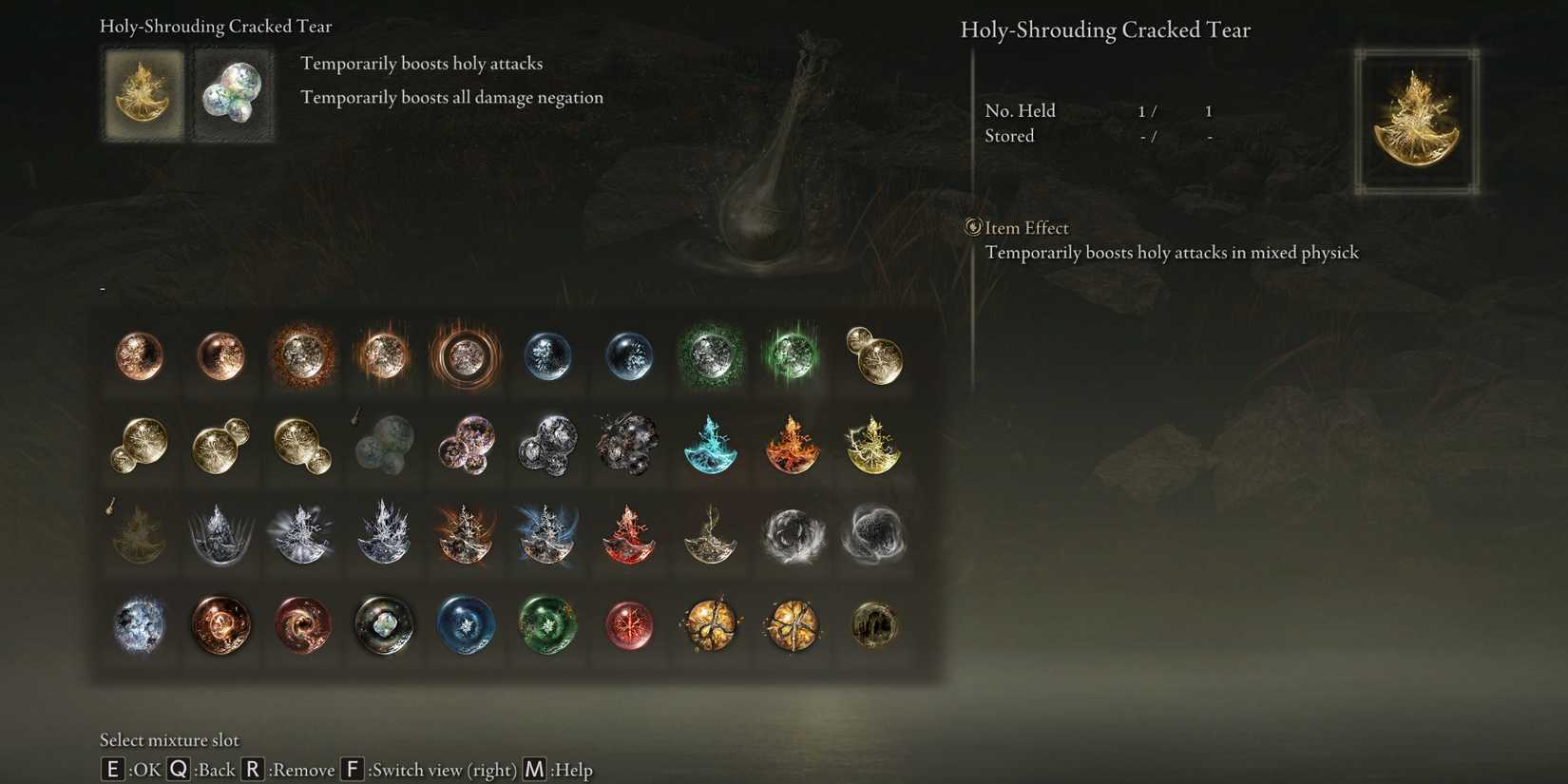Select the cerulean blue crystal tear
Viewport: 1568px width, 784px height.
click(547, 356)
